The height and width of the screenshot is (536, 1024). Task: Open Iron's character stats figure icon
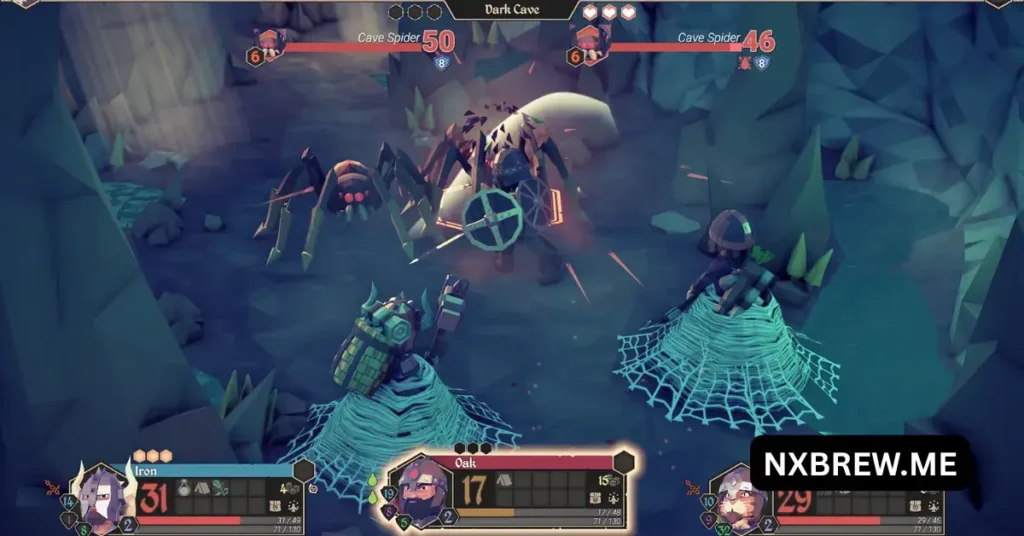pyautogui.click(x=294, y=507)
